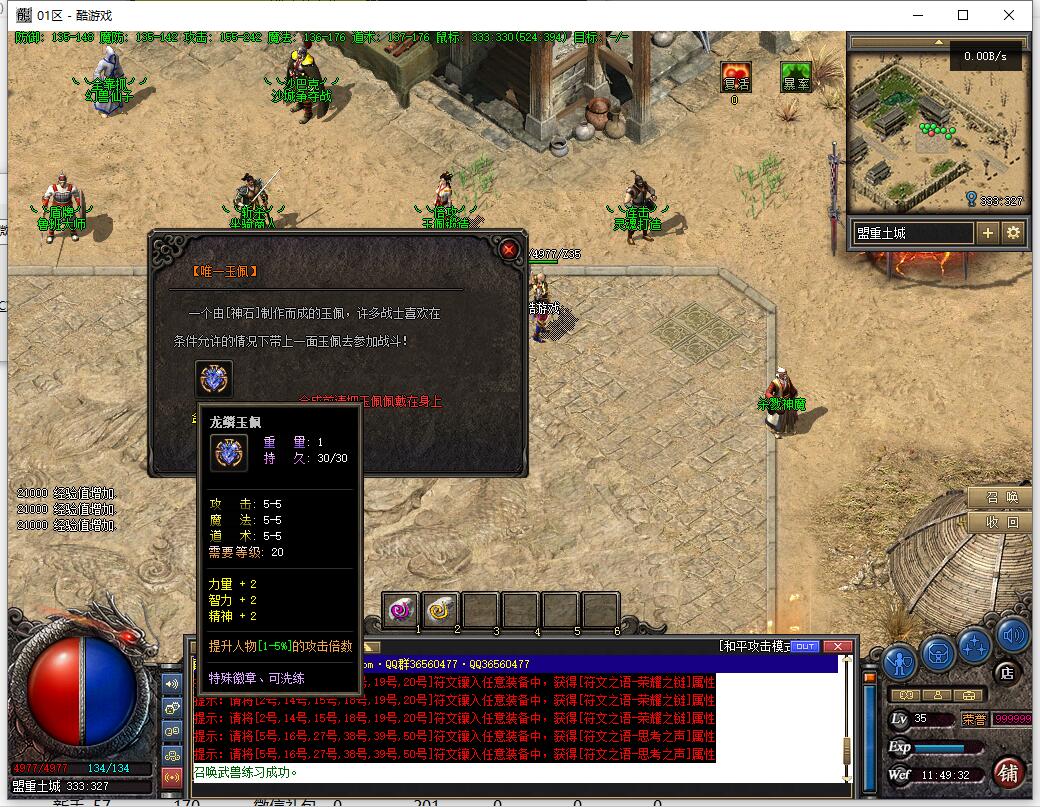Click the 召唤 summon button

coord(1000,498)
